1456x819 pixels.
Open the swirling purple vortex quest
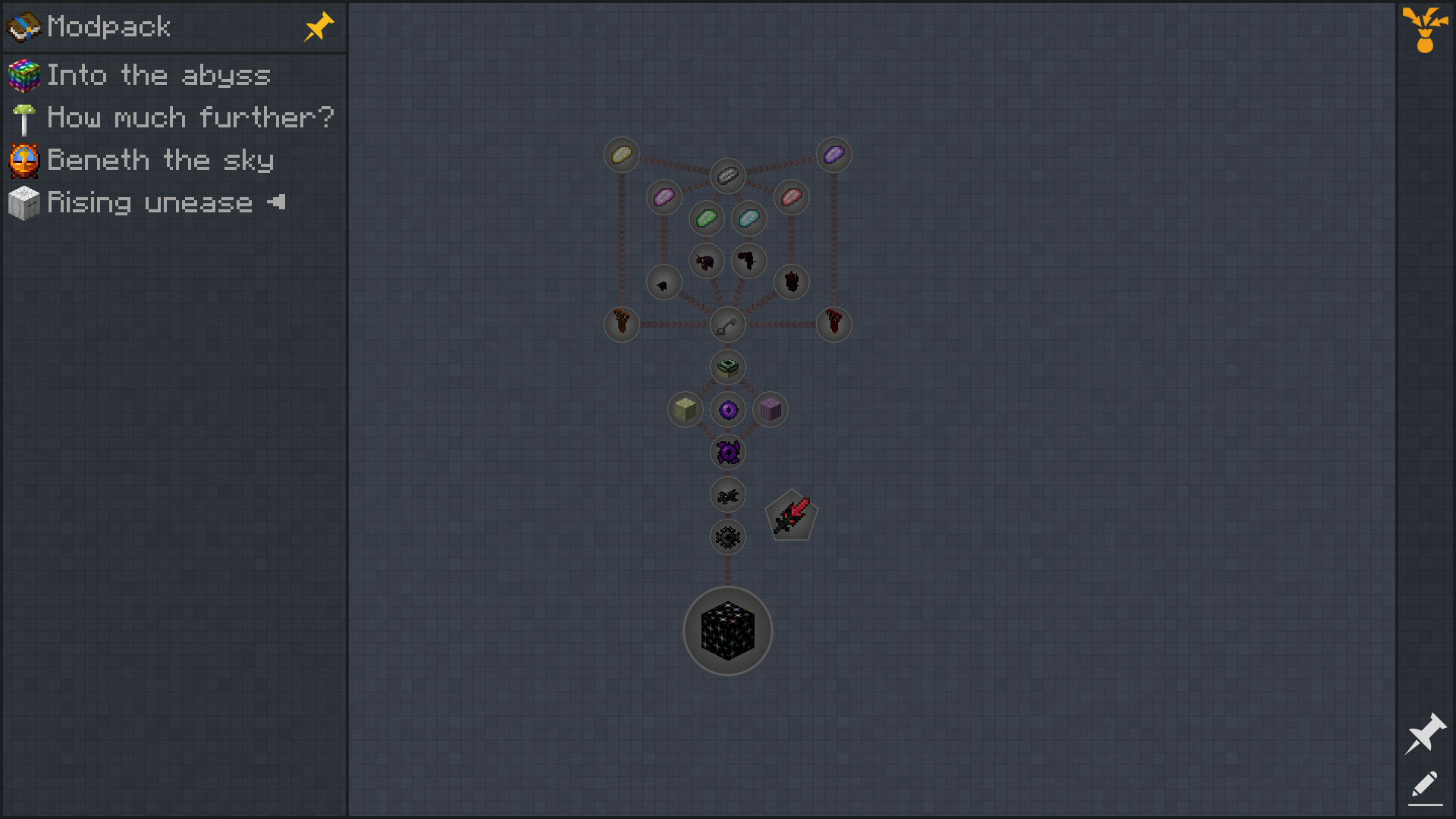[728, 453]
